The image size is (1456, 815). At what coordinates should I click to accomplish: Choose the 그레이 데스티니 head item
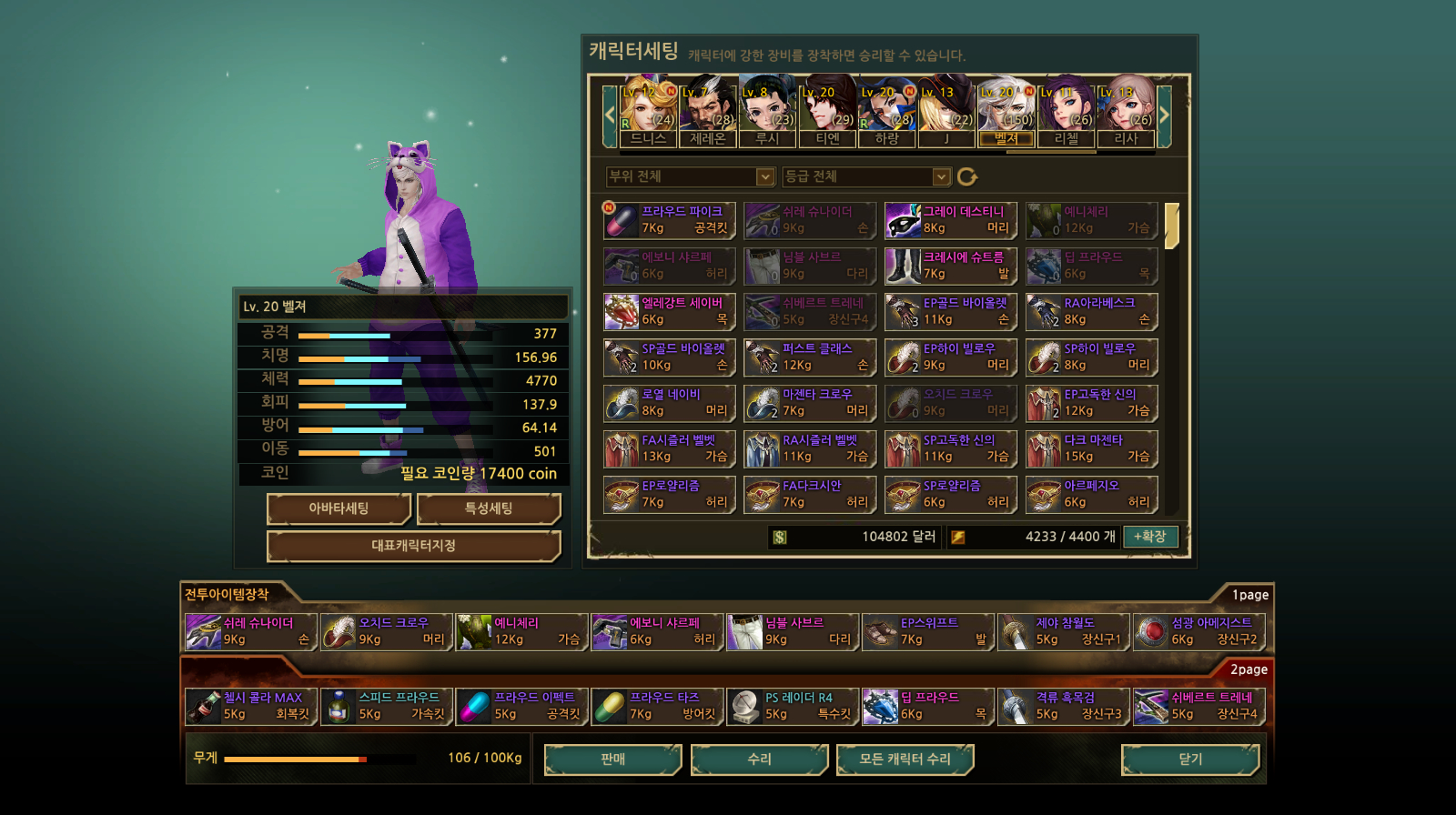[951, 220]
